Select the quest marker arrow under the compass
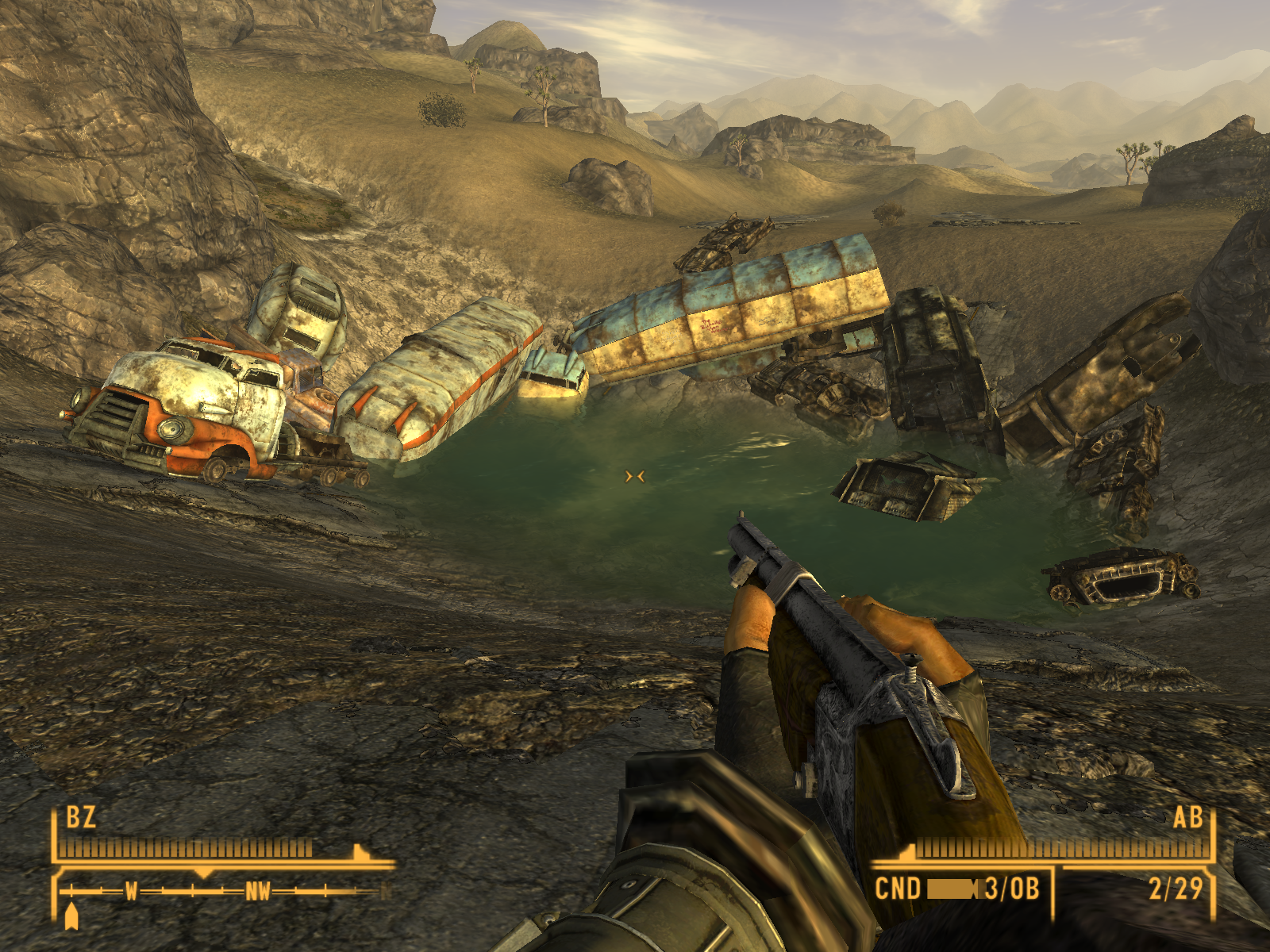The width and height of the screenshot is (1270, 952). click(71, 916)
